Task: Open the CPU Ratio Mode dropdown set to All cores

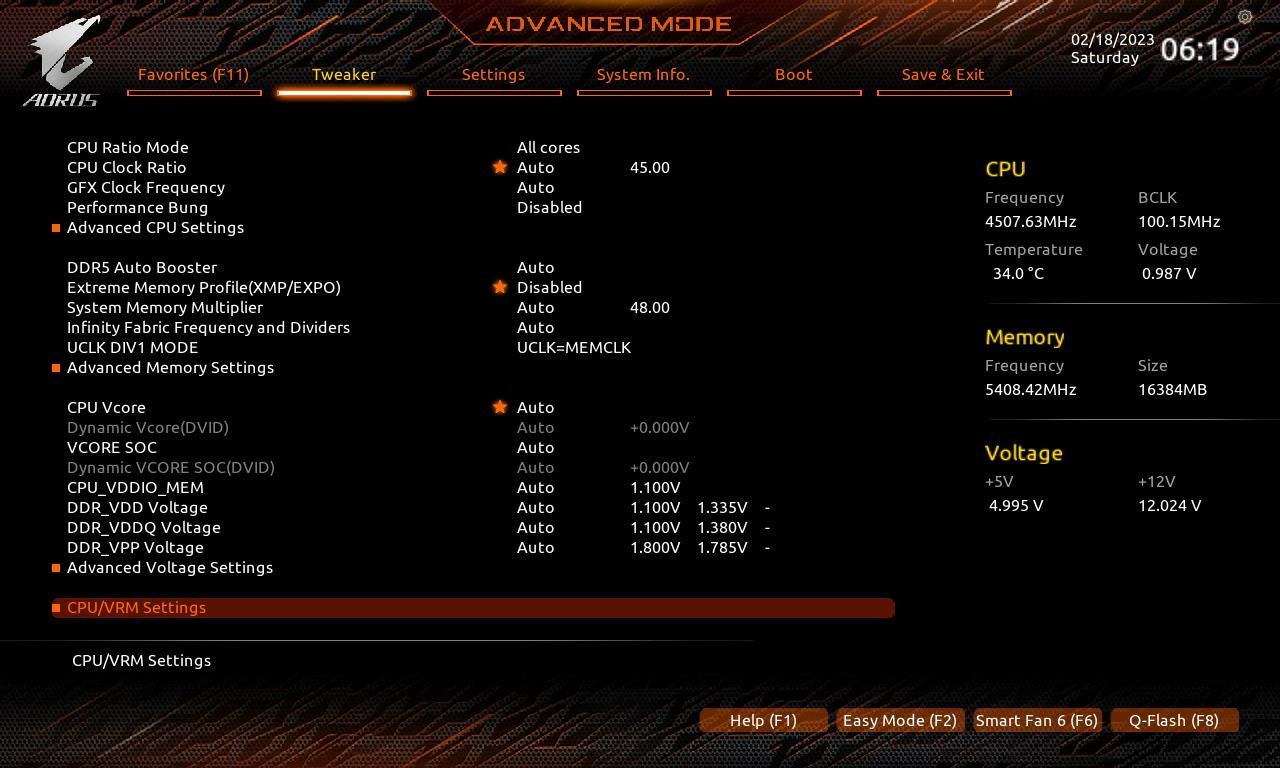Action: (548, 147)
